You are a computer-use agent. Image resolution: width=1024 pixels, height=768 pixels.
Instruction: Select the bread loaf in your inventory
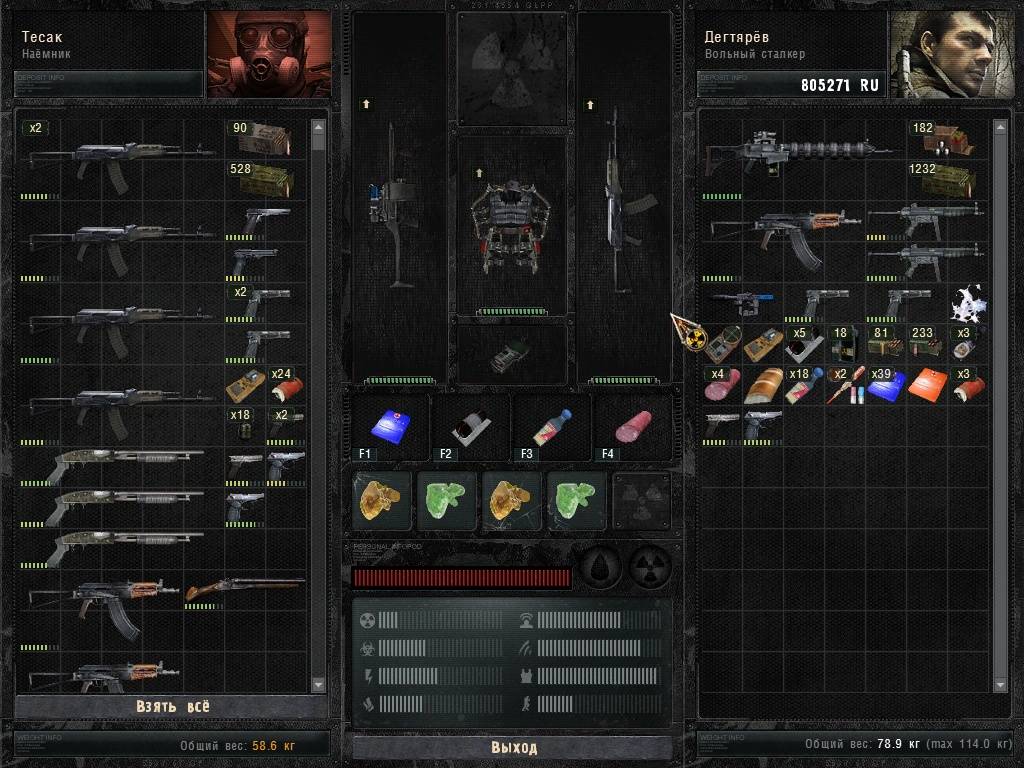coord(765,385)
